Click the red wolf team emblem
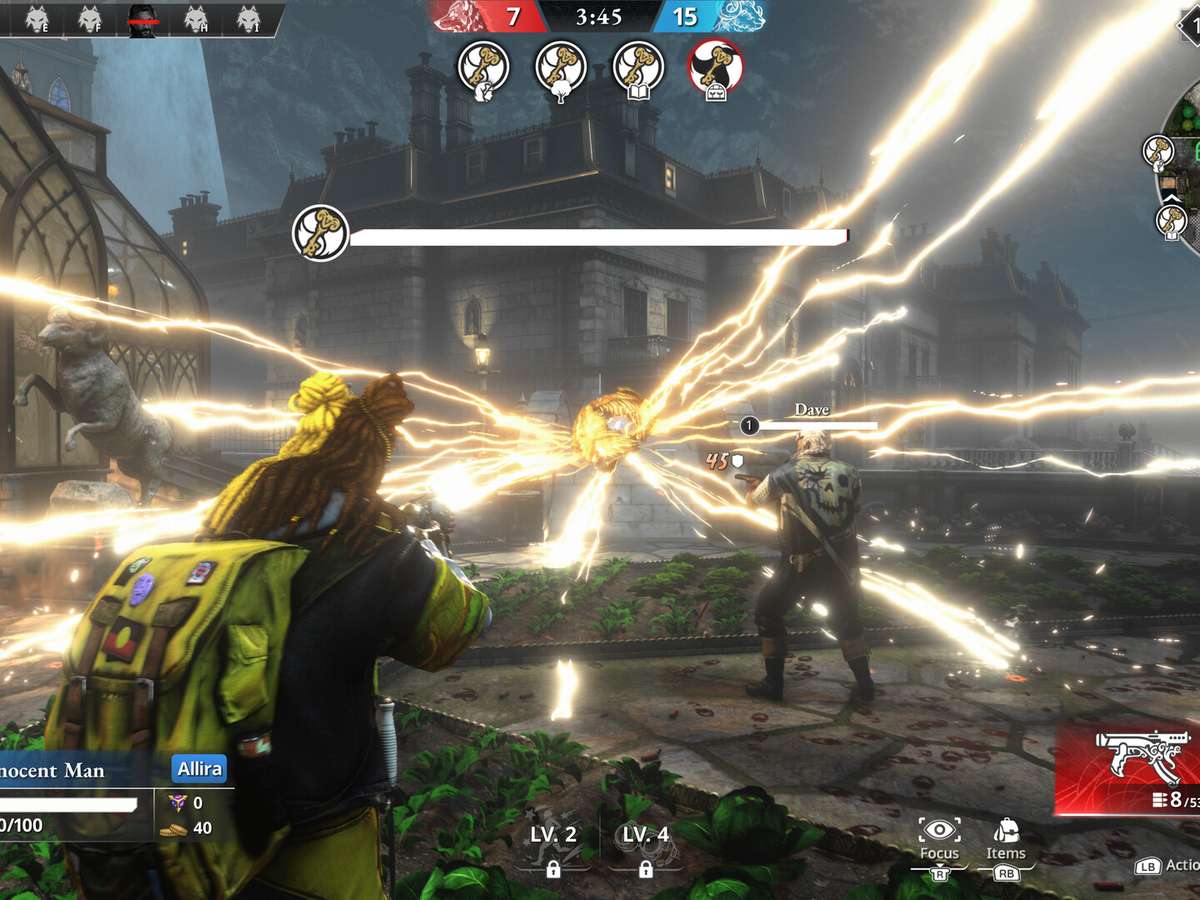 point(458,16)
